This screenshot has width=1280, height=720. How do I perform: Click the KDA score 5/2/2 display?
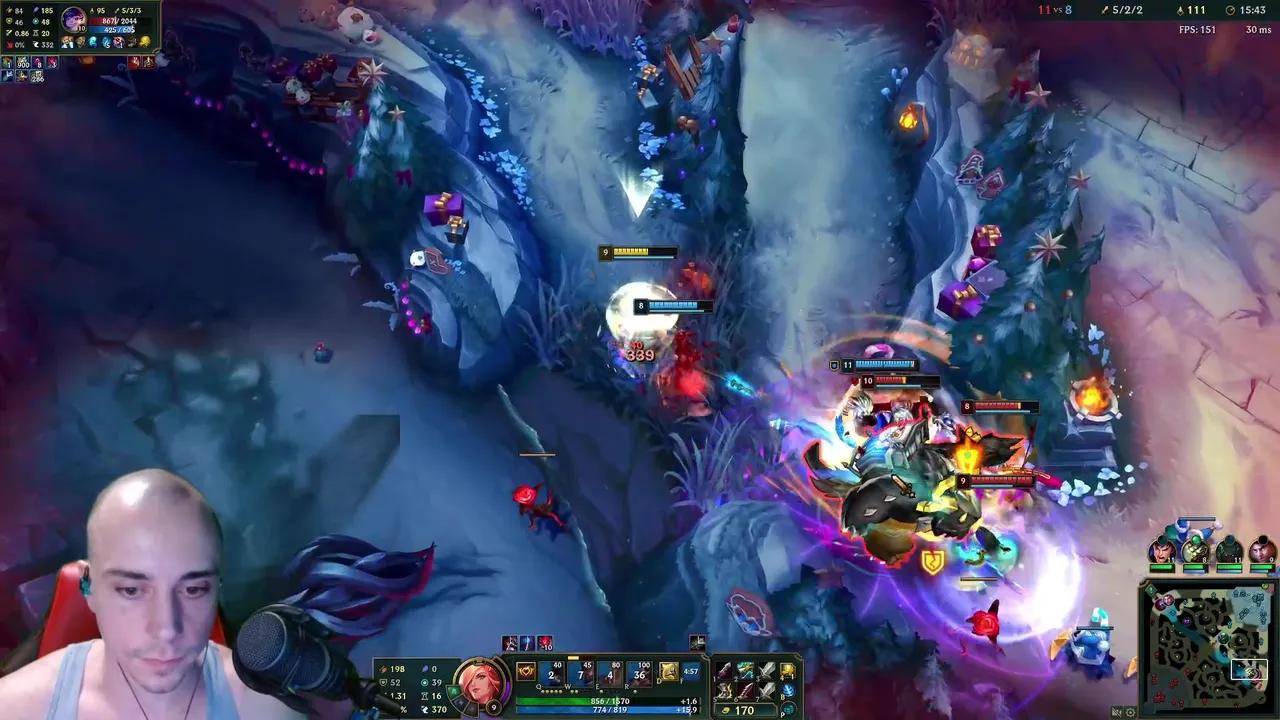1125,12
